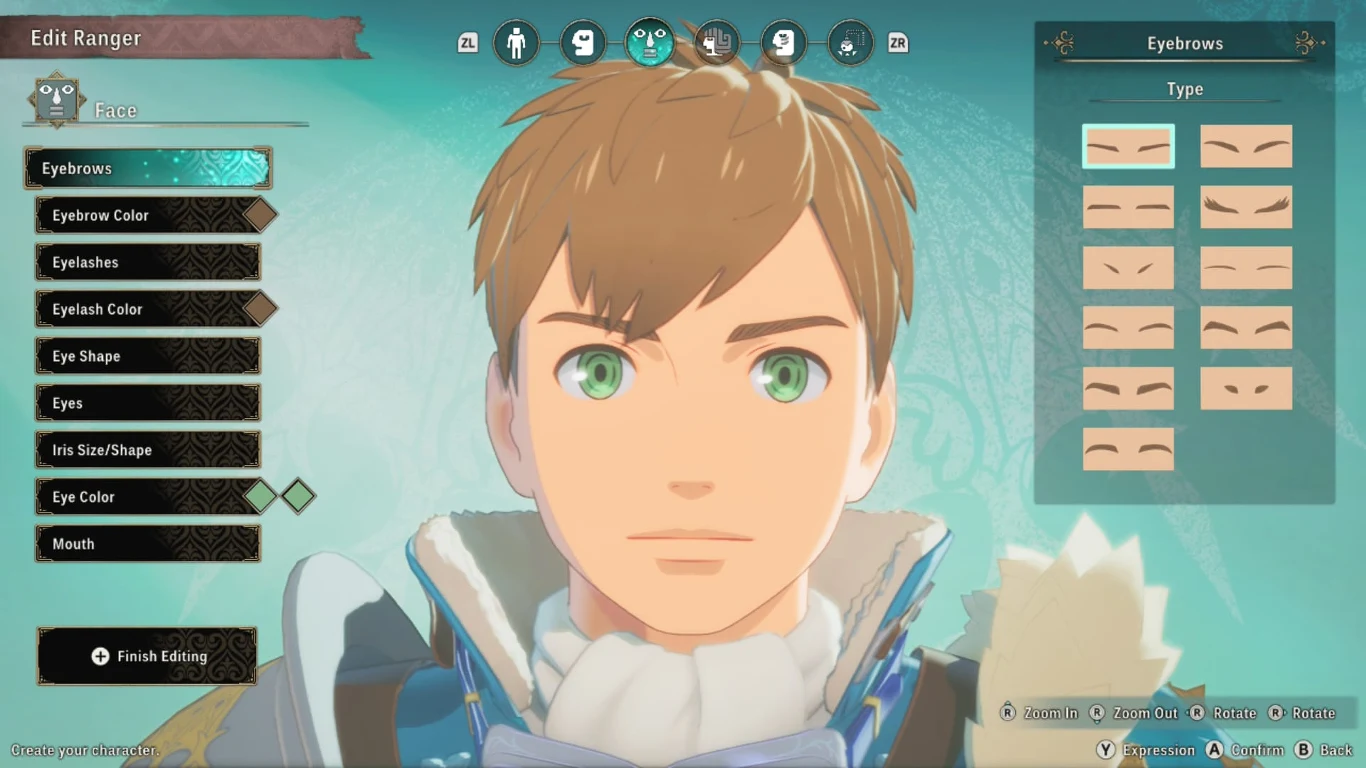The height and width of the screenshot is (768, 1366).
Task: Open the Eye Shape option
Action: tap(147, 355)
